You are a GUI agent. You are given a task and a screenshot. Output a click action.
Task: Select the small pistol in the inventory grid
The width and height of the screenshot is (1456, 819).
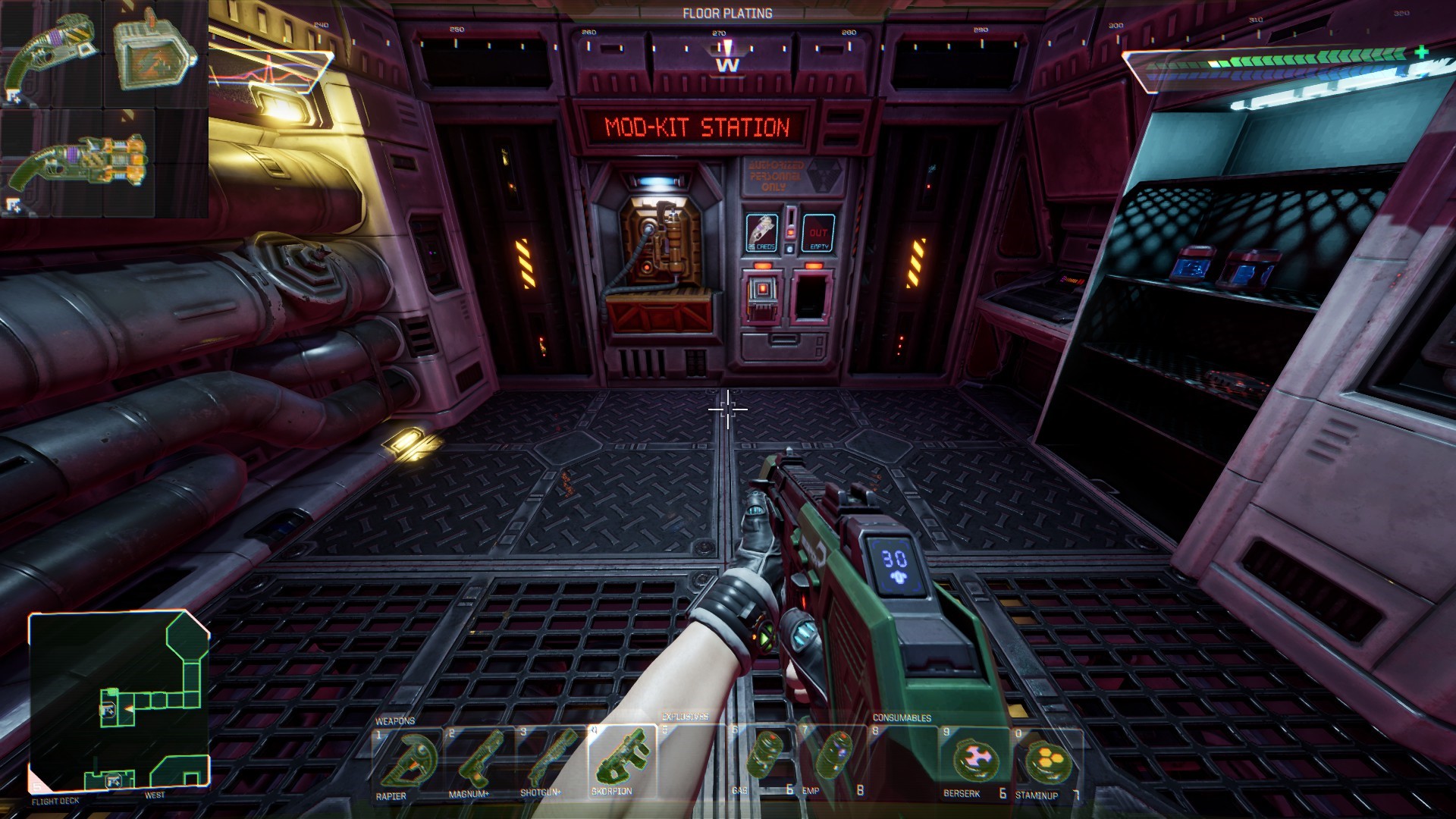pos(52,53)
